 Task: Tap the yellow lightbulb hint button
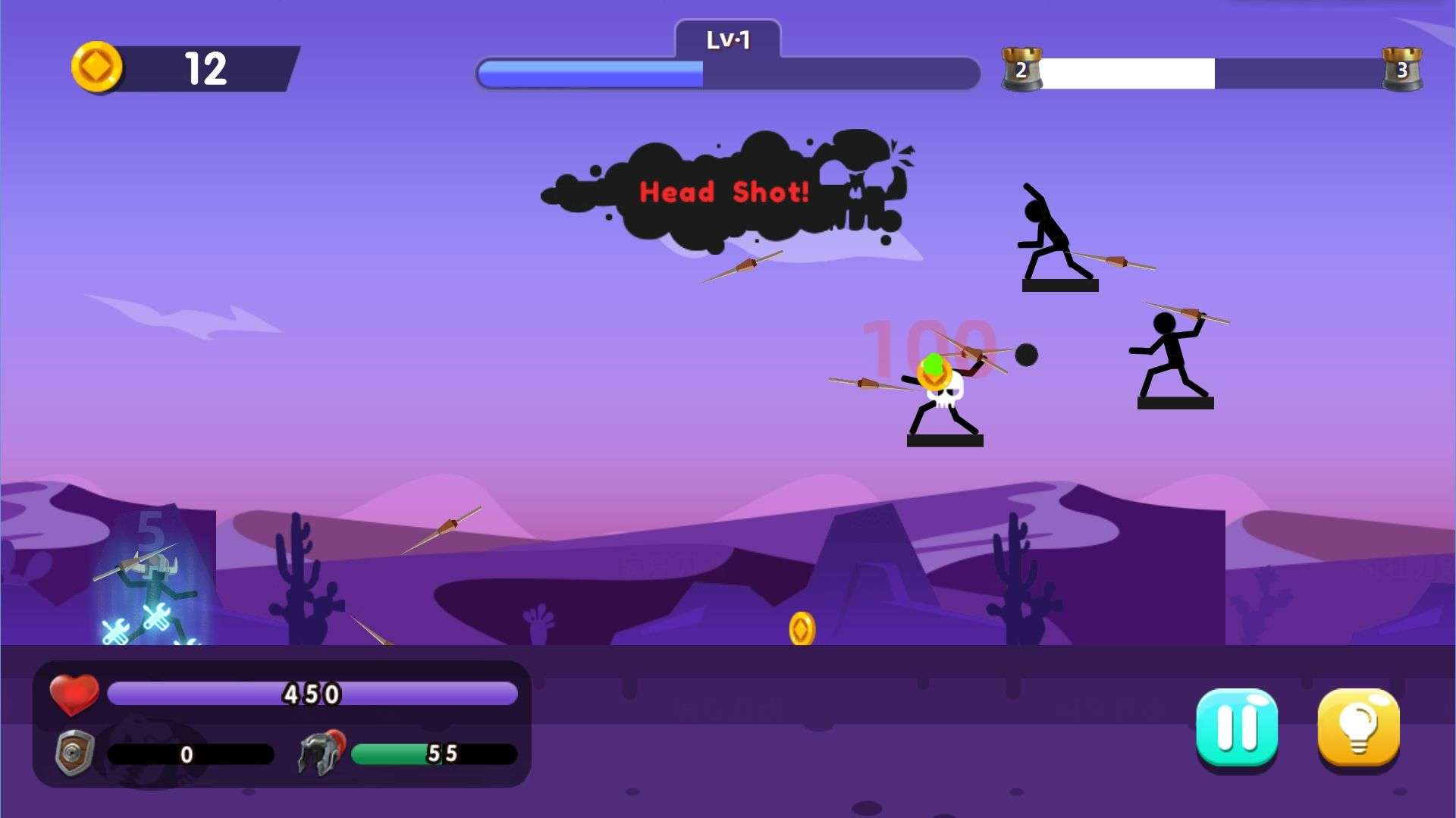pos(1358,728)
